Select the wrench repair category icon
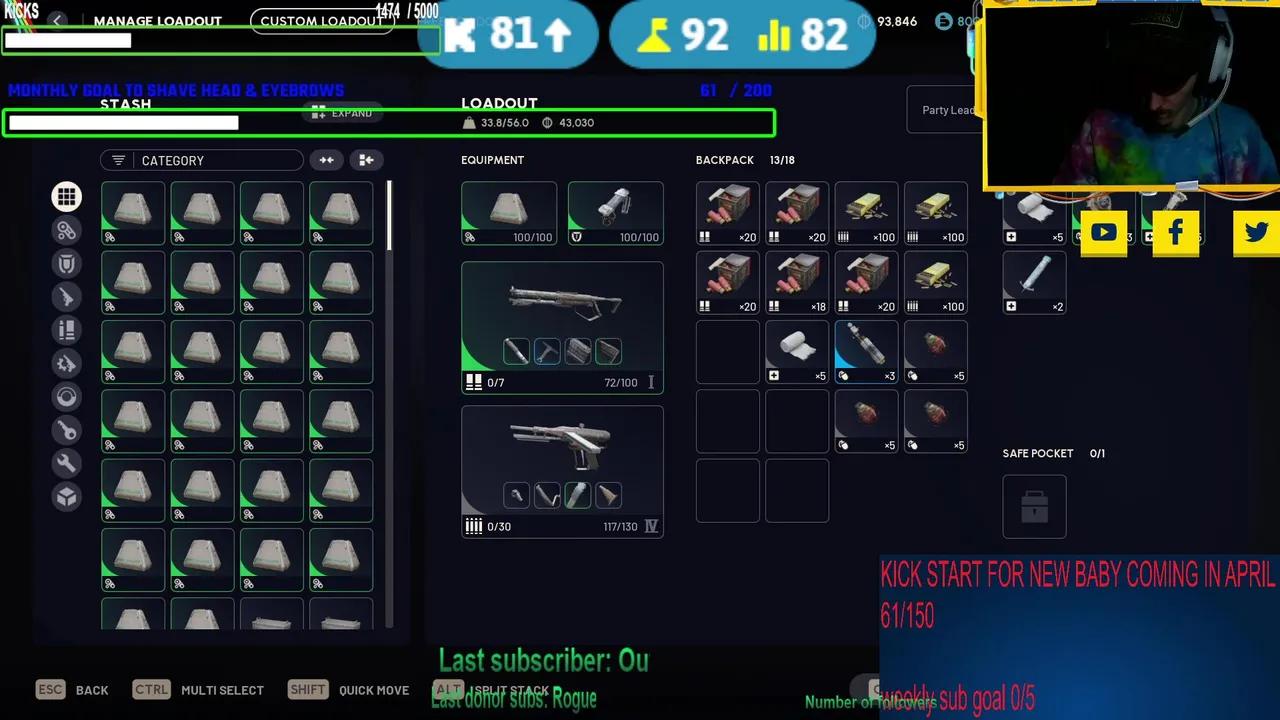Image resolution: width=1280 pixels, height=720 pixels. (x=66, y=463)
